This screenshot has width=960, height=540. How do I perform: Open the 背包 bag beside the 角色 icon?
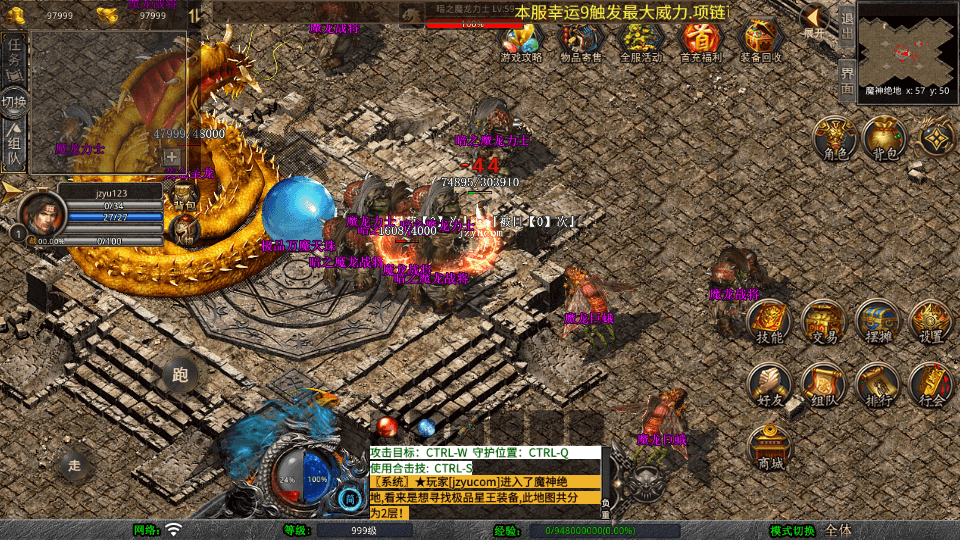pos(883,137)
